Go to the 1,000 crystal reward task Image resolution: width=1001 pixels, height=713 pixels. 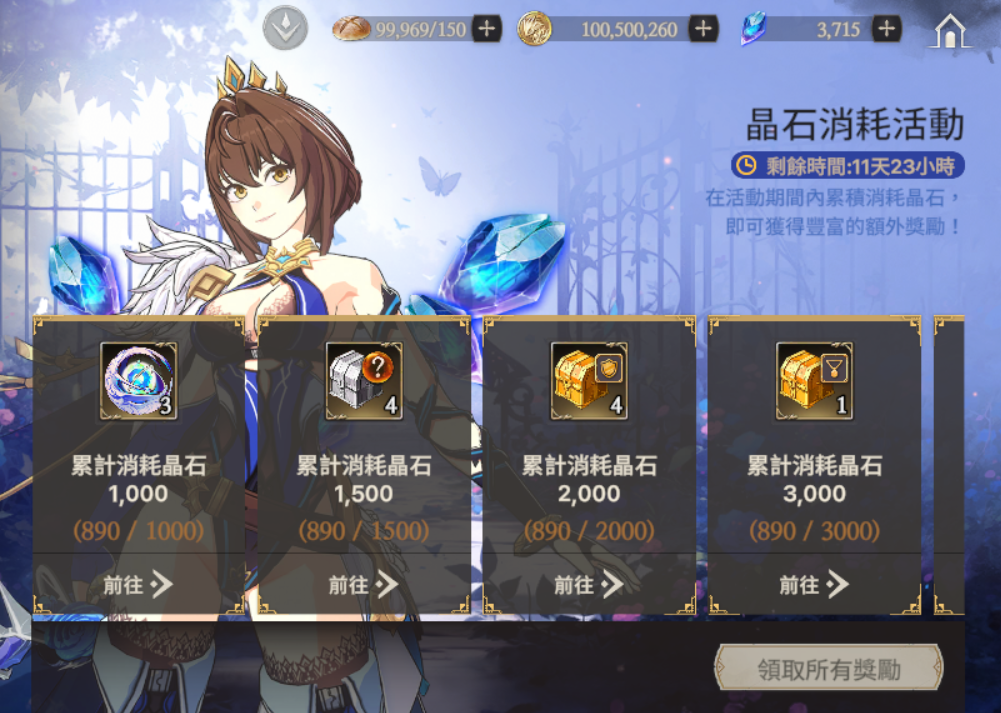[x=138, y=585]
